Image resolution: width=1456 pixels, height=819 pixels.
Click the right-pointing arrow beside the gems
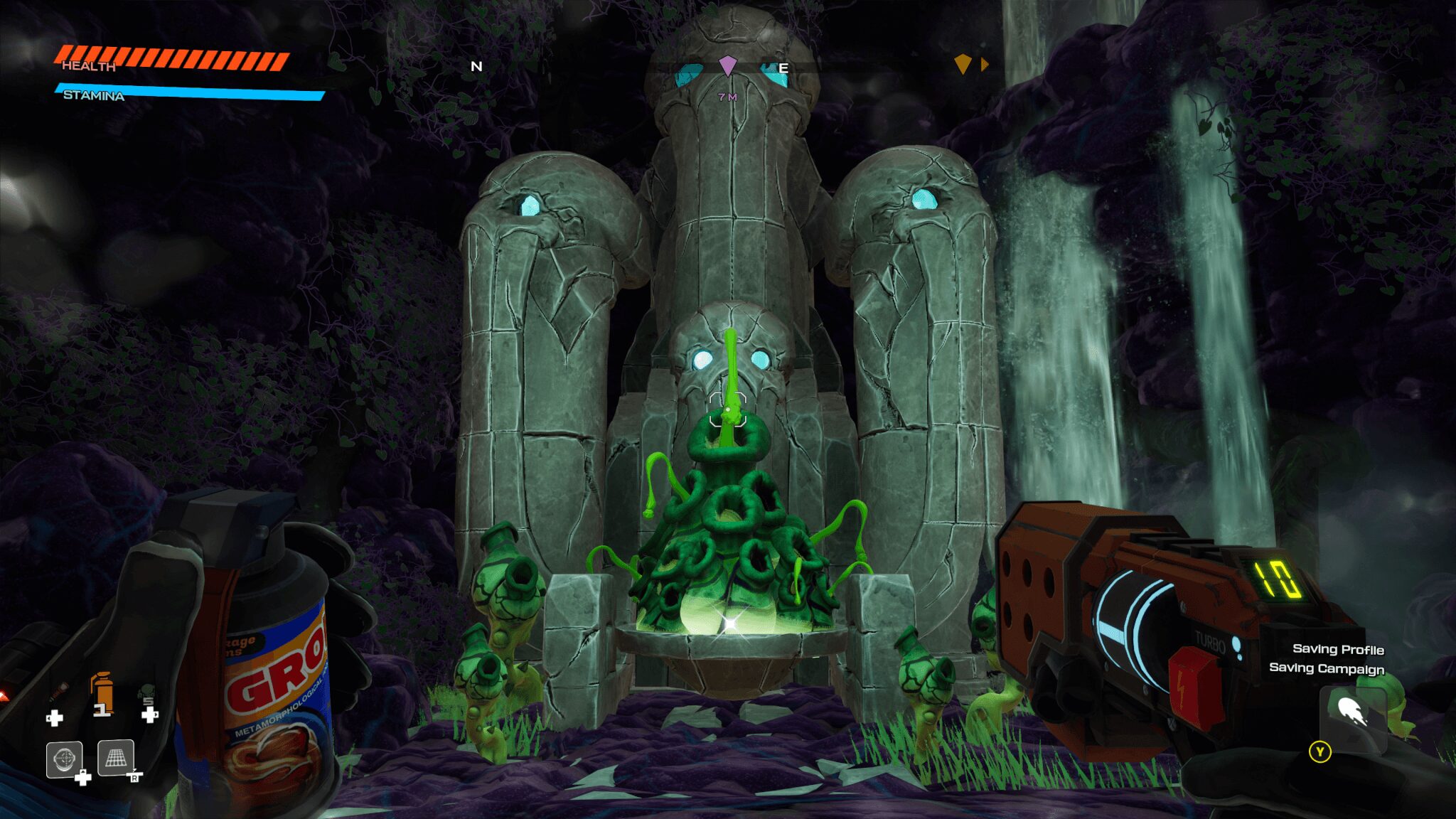(x=984, y=64)
